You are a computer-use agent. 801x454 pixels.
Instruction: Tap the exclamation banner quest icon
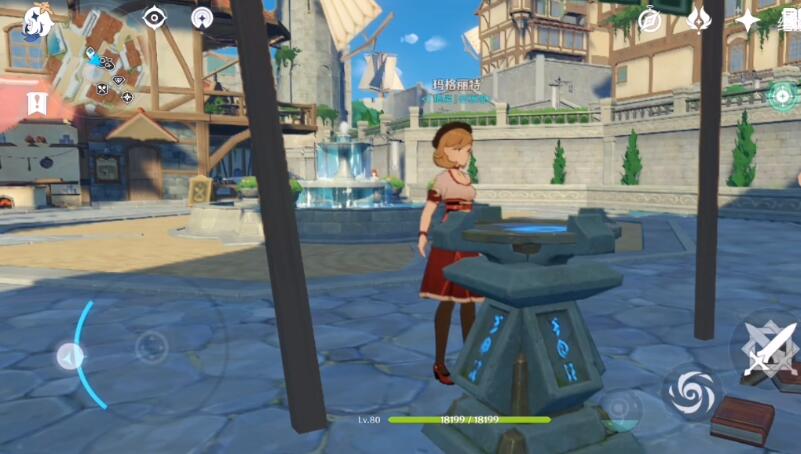pos(38,103)
